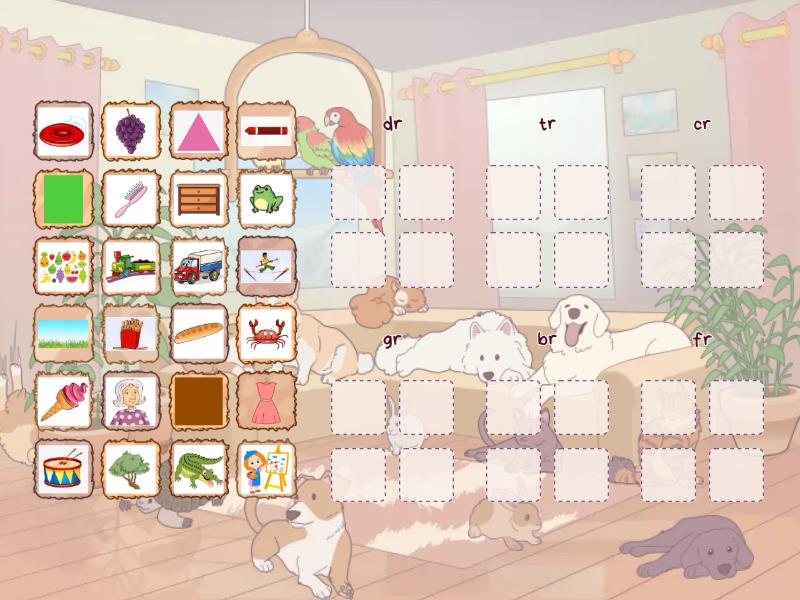
Task: Select the red crab tile
Action: [x=267, y=333]
